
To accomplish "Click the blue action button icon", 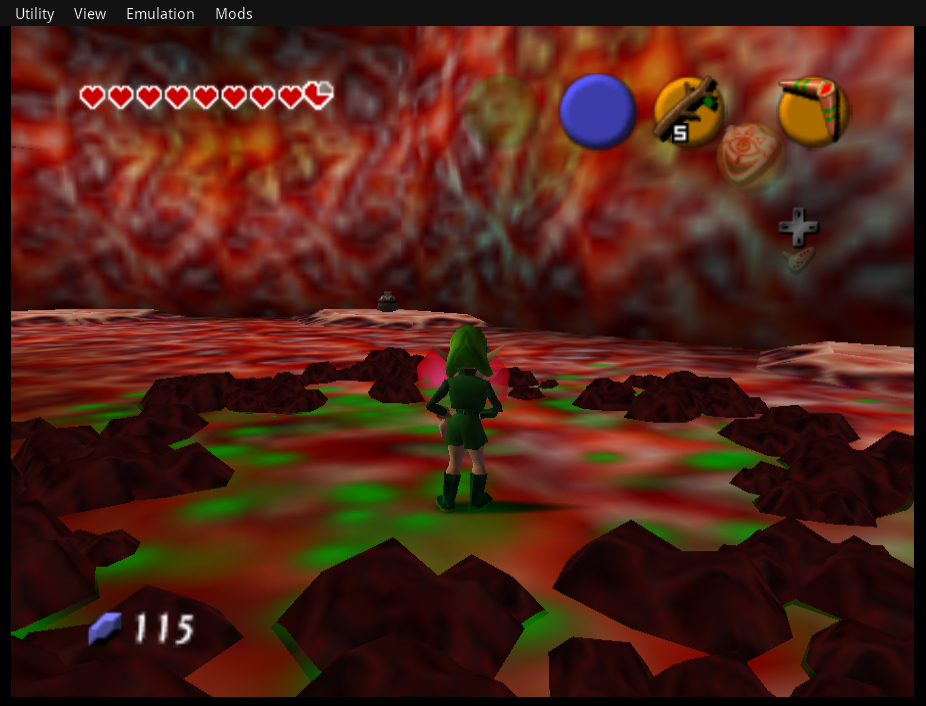I will coord(597,111).
